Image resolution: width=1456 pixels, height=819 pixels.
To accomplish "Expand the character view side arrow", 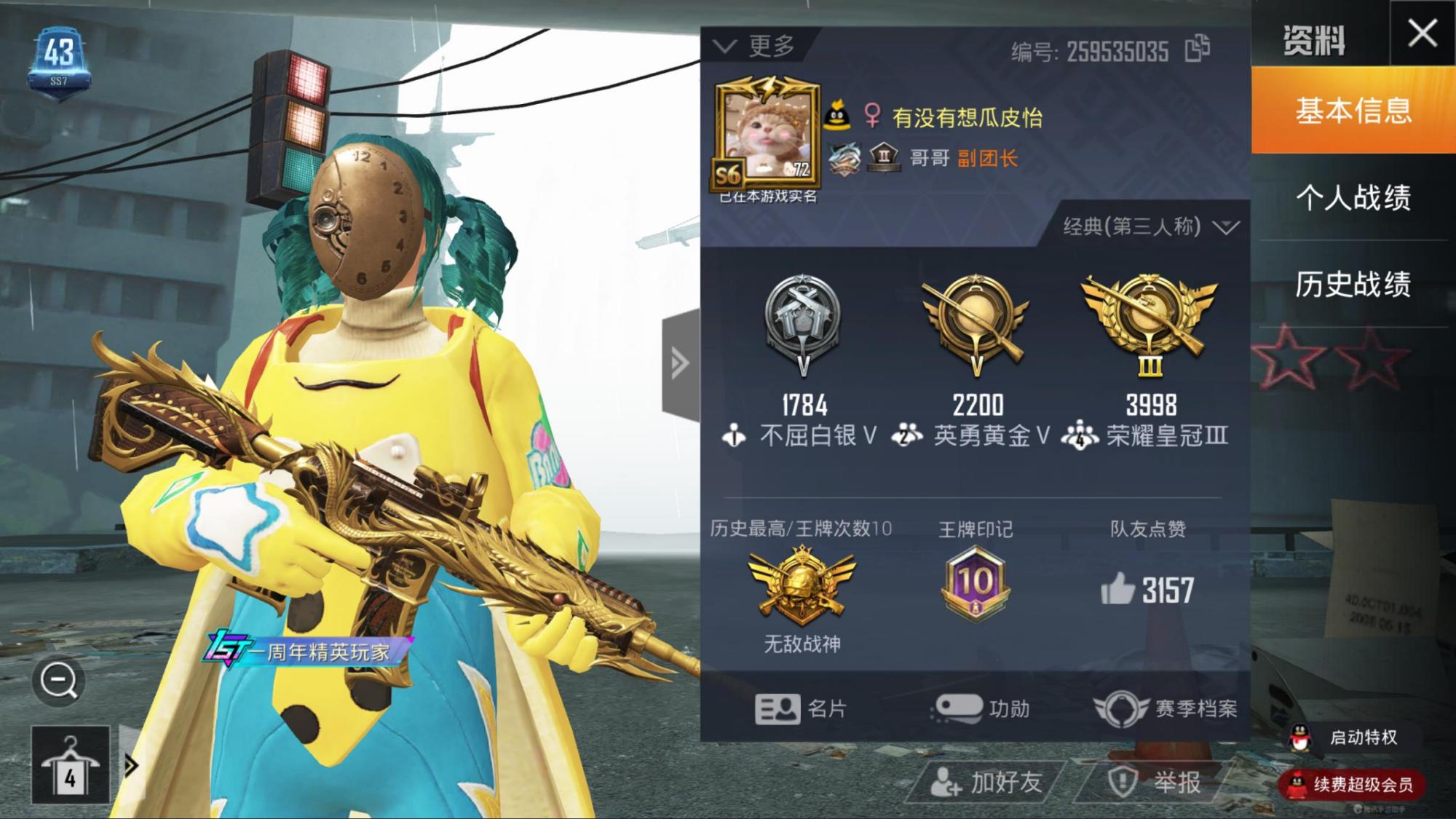I will click(x=680, y=362).
